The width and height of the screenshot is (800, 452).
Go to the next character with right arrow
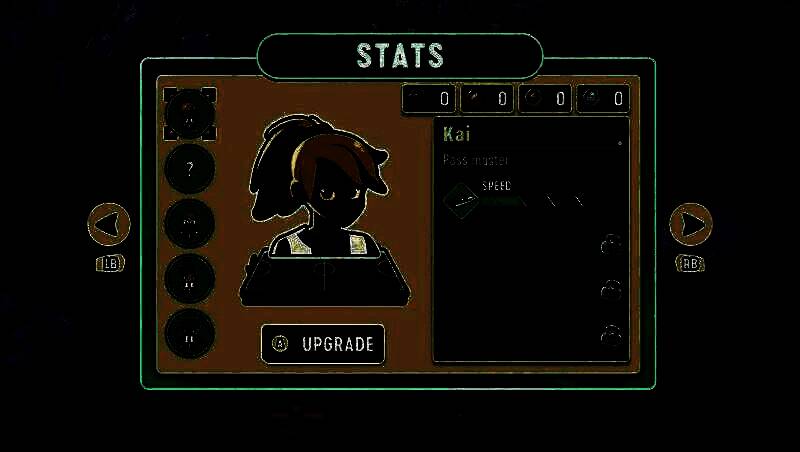point(690,224)
